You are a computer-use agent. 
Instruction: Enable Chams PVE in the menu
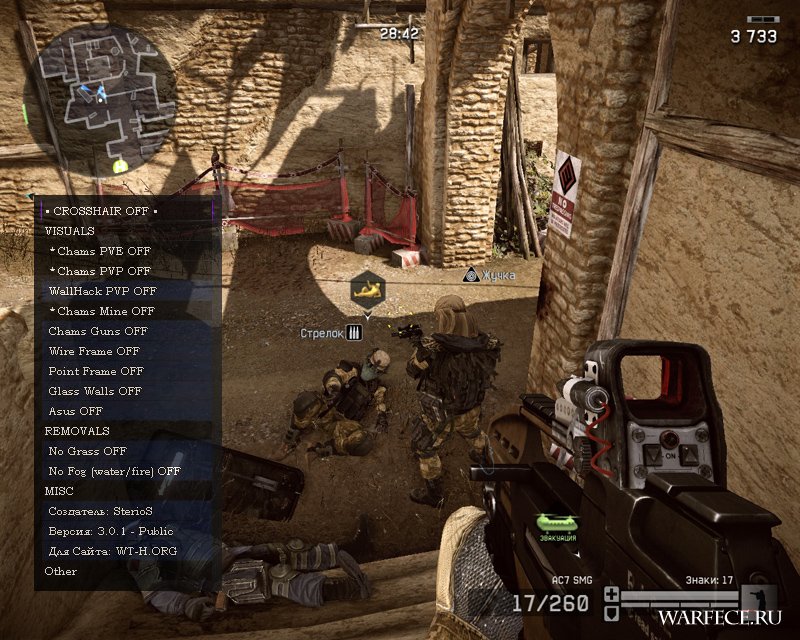coord(100,251)
